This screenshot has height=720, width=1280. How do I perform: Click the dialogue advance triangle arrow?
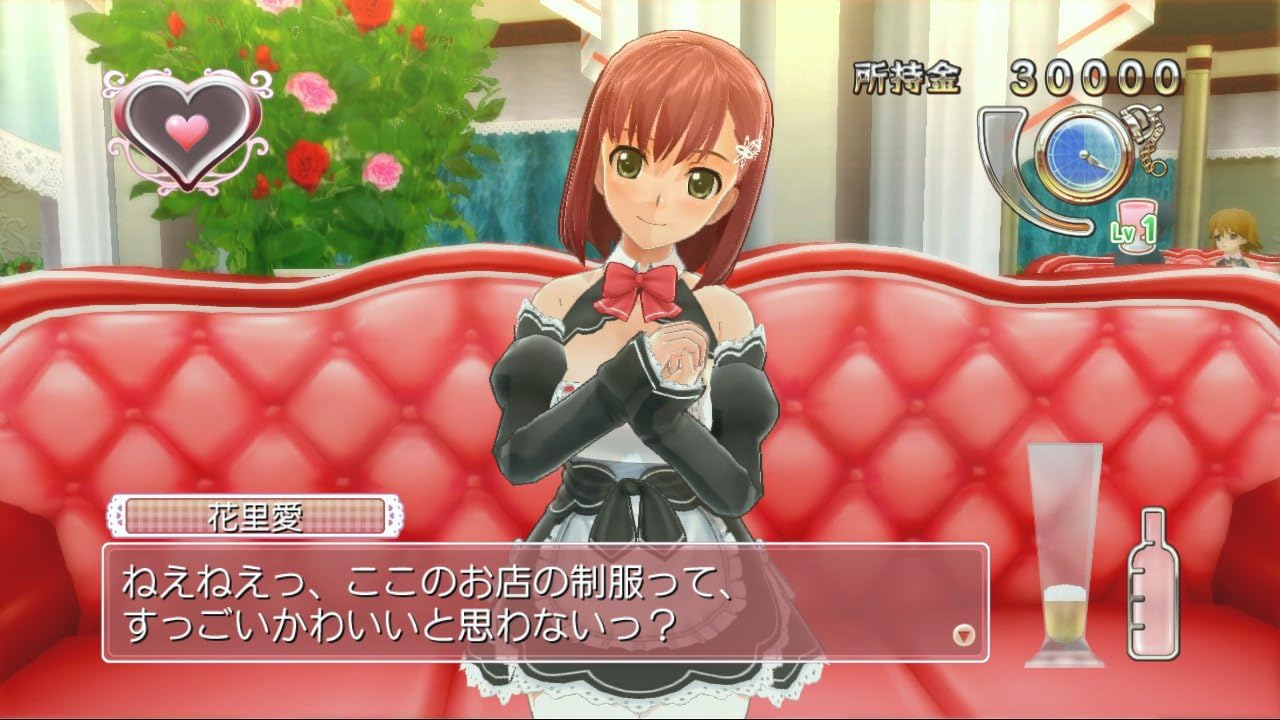tap(961, 631)
